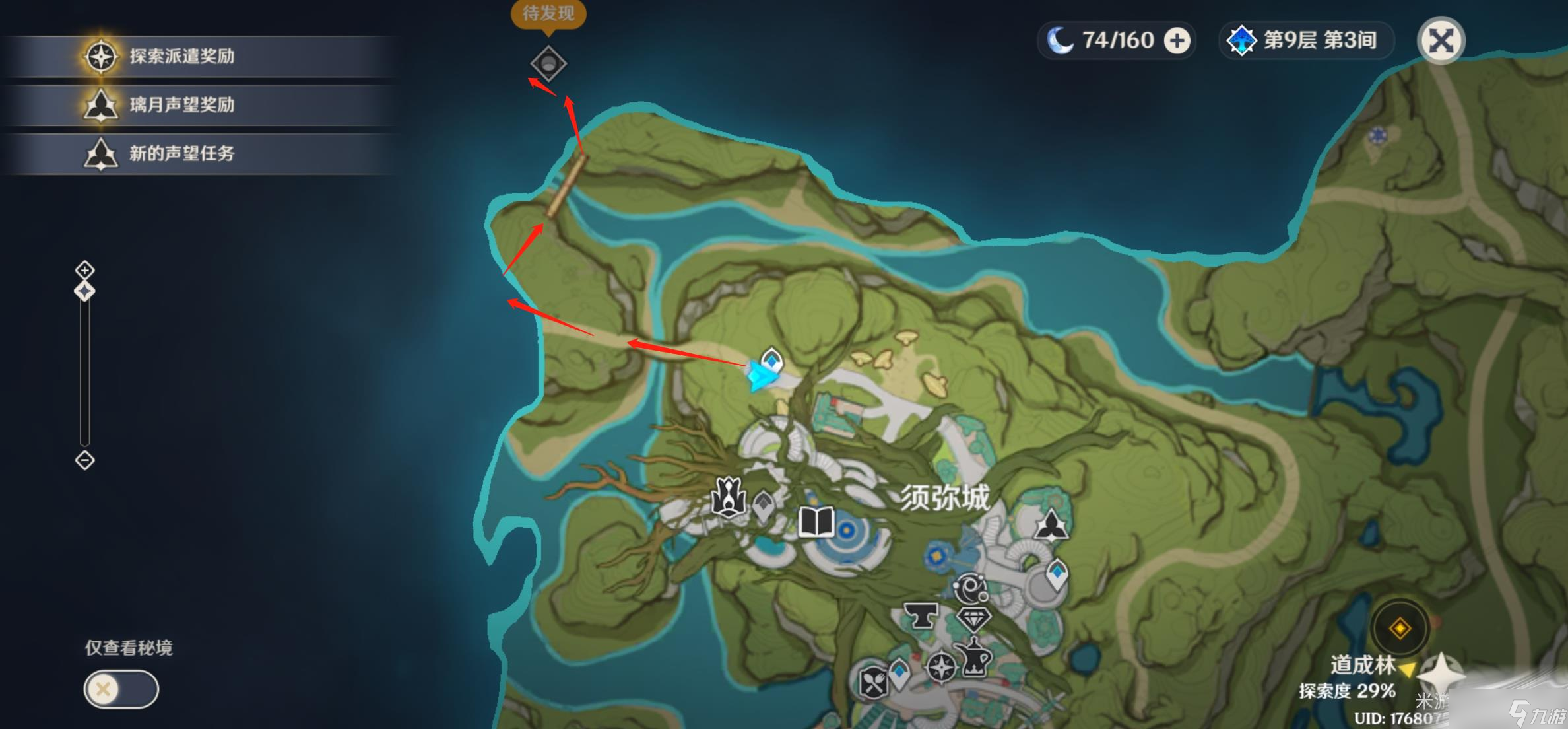Zoom out the map with the minus button

click(84, 460)
